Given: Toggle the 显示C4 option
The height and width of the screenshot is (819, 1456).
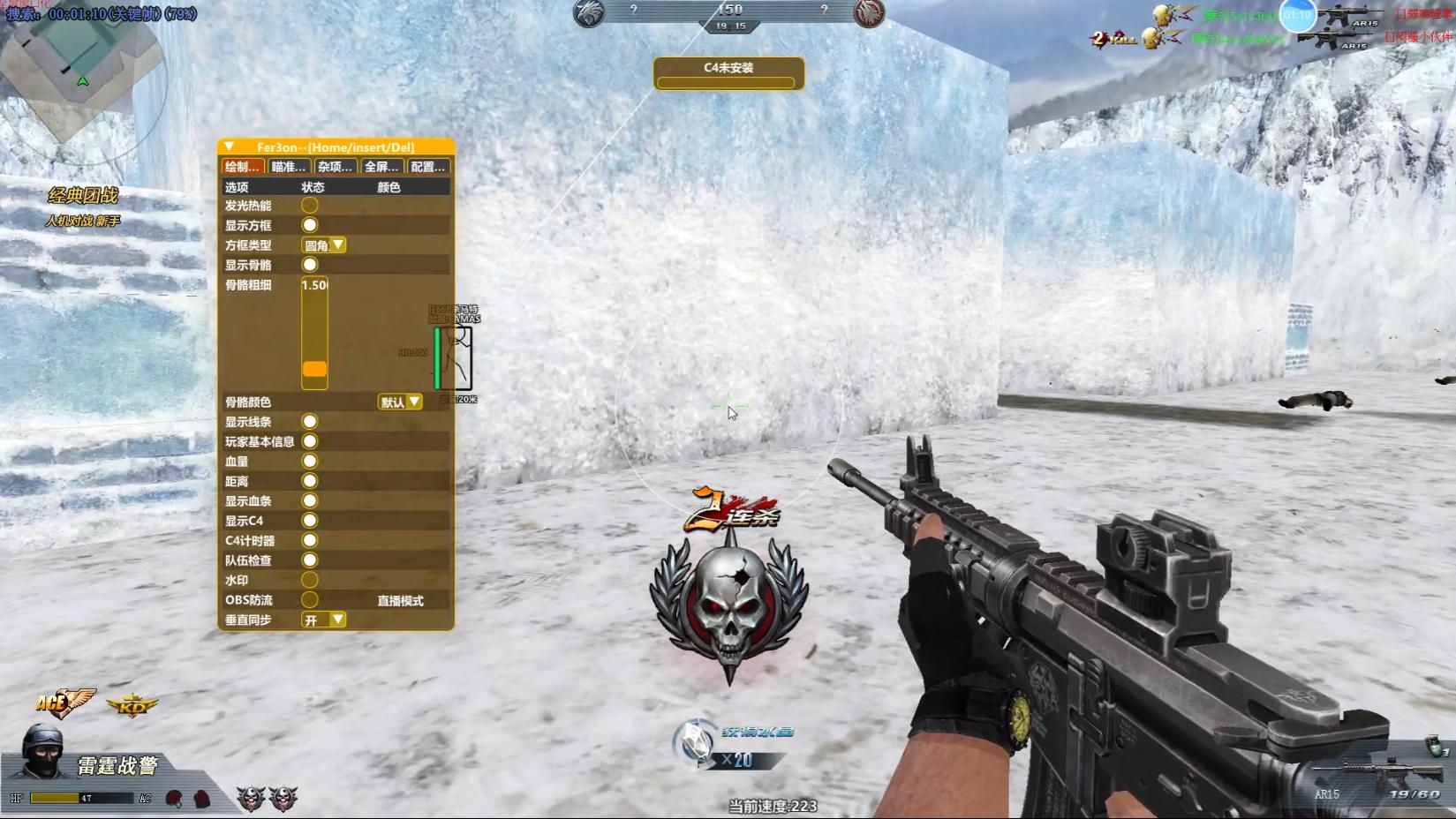Looking at the screenshot, I should pos(310,521).
